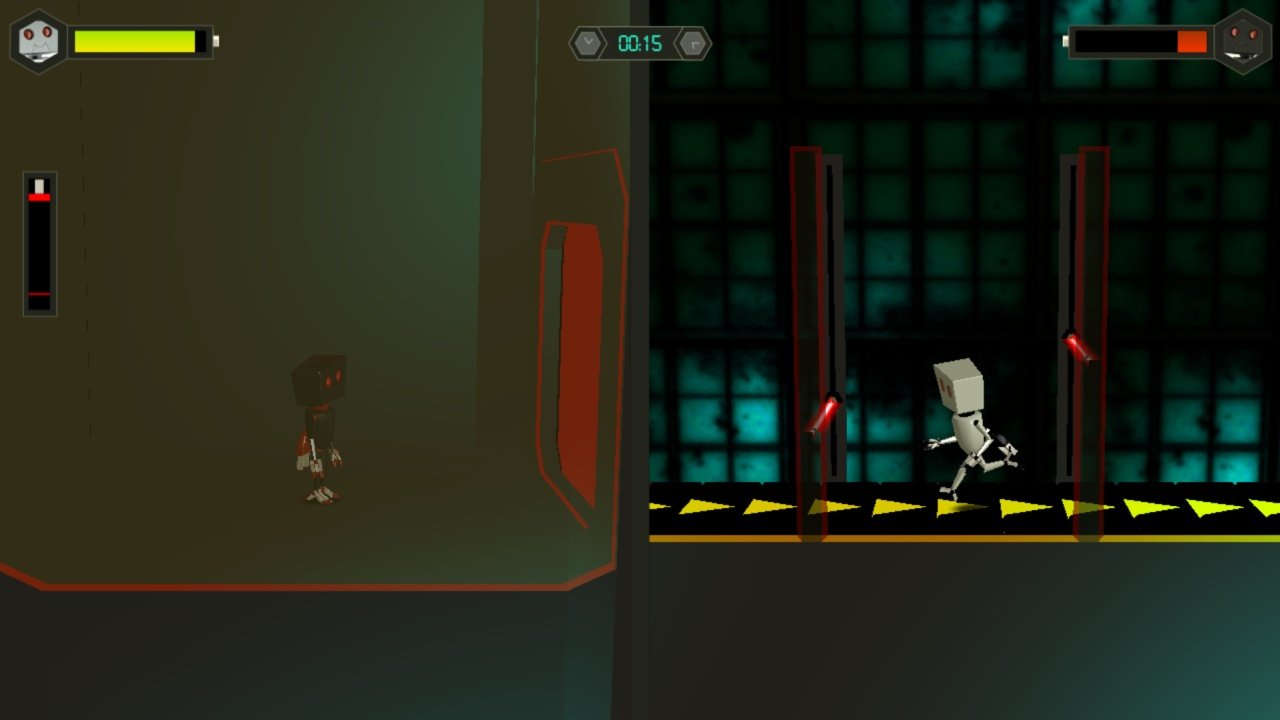Click the powered-down dark robot standing by the door

[x=320, y=430]
